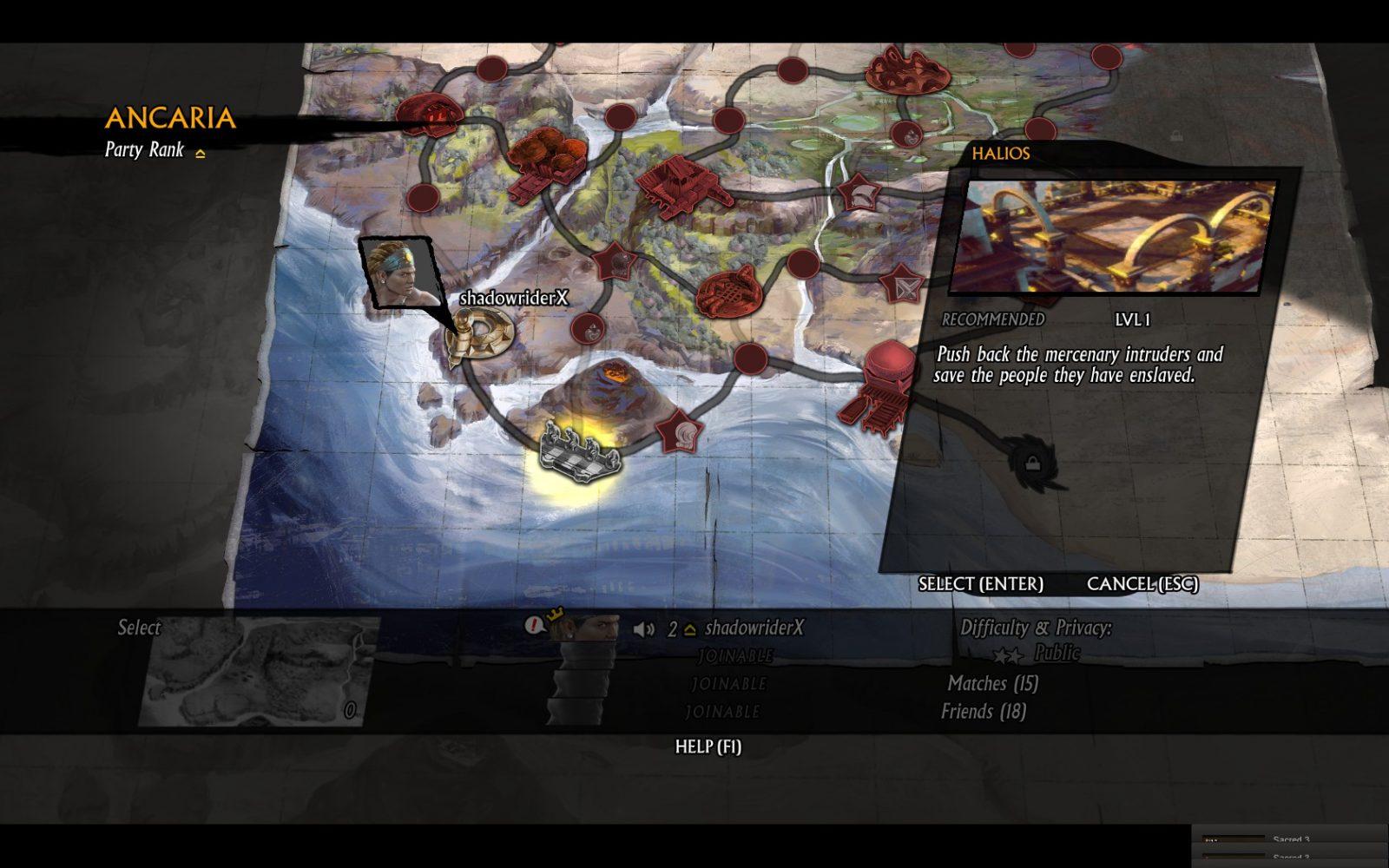Click the greyscale Select map thumbnail
Viewport: 1389px width, 868px height.
[258, 671]
